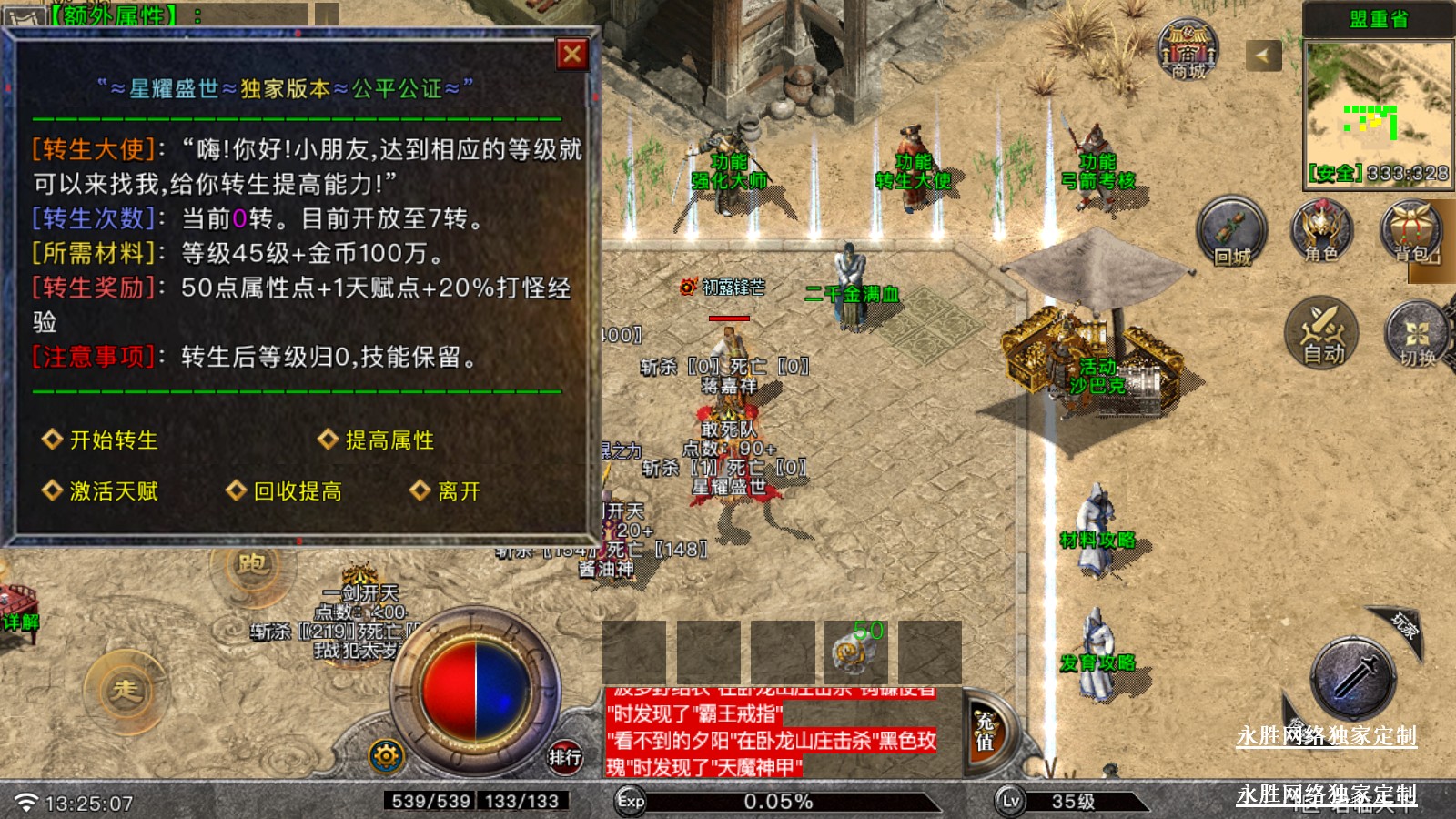Image resolution: width=1456 pixels, height=819 pixels.
Task: Choose 激活天赋 in the dialog
Action: 113,491
